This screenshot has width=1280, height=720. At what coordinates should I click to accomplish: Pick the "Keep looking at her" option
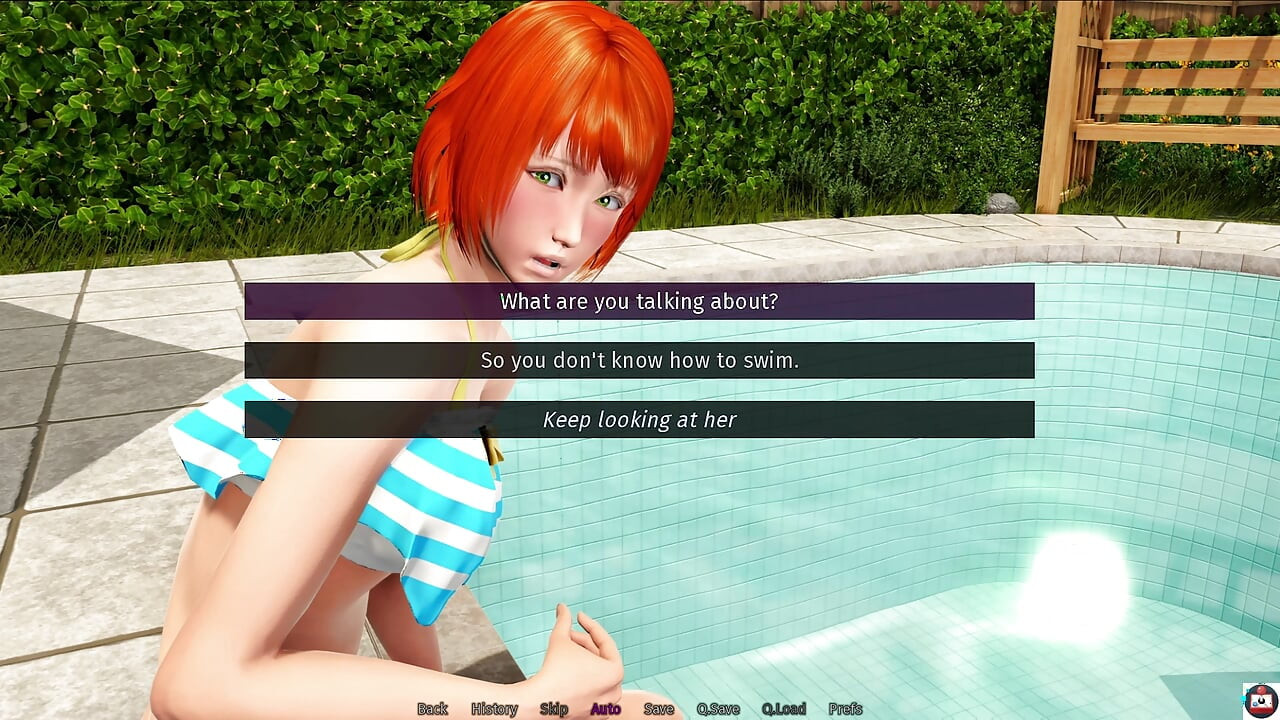coord(639,420)
